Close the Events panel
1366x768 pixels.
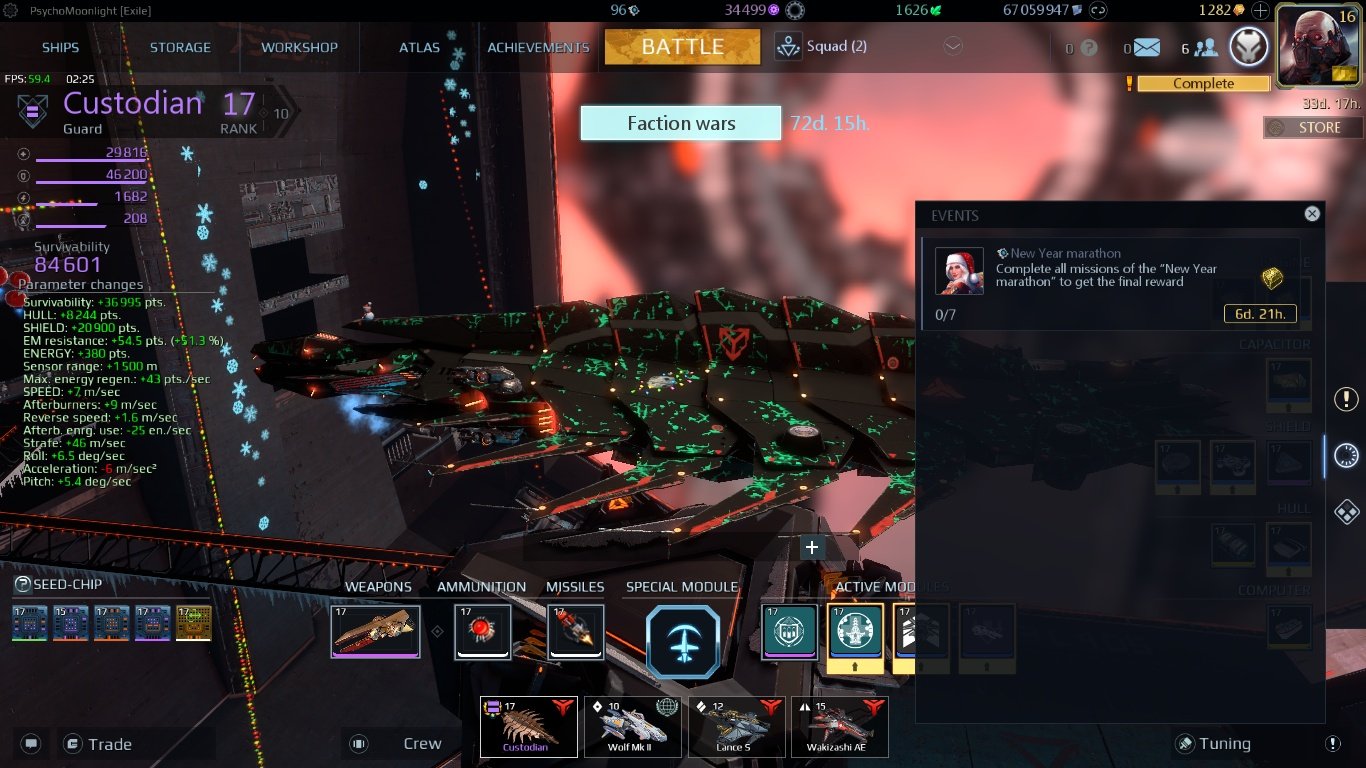click(x=1311, y=213)
